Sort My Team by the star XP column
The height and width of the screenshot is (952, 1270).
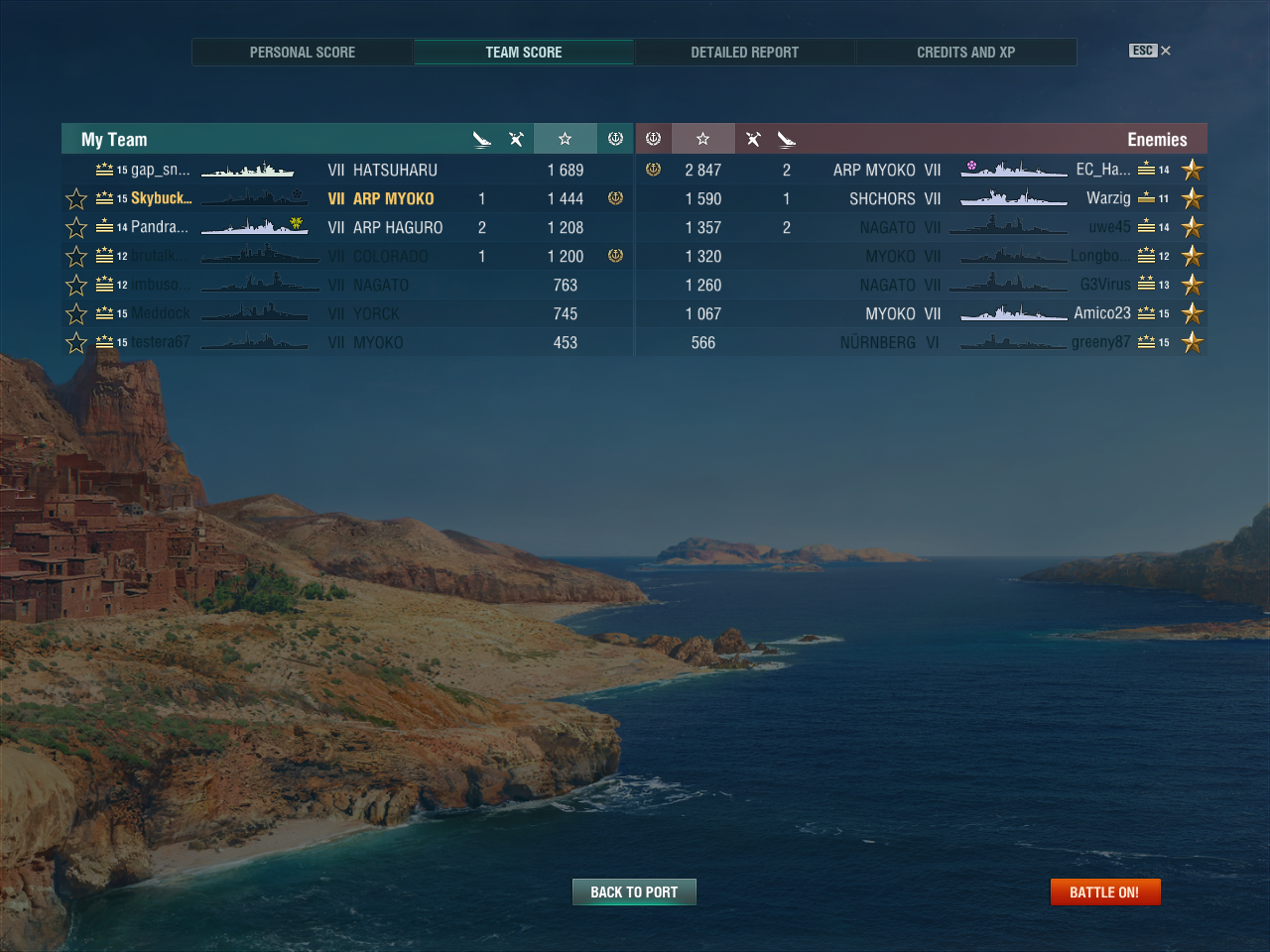coord(565,139)
